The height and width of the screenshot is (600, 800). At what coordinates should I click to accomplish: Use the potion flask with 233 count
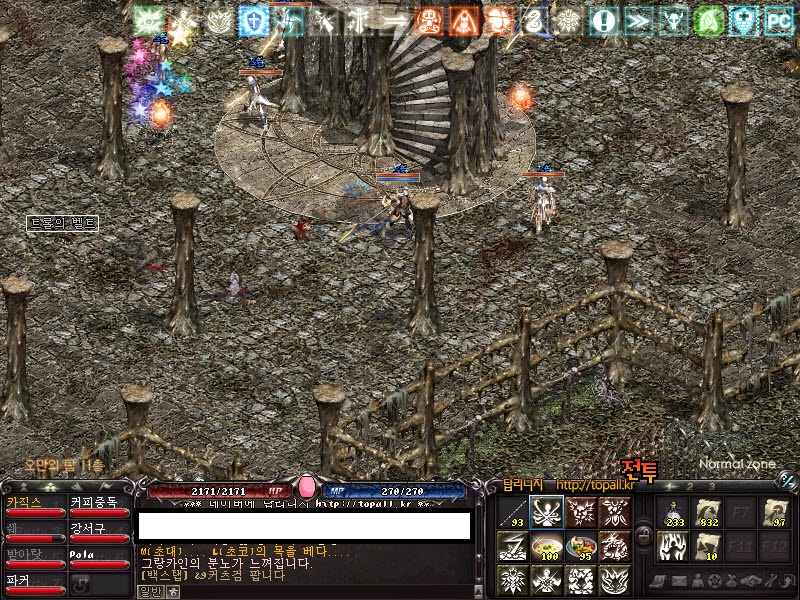tap(675, 513)
